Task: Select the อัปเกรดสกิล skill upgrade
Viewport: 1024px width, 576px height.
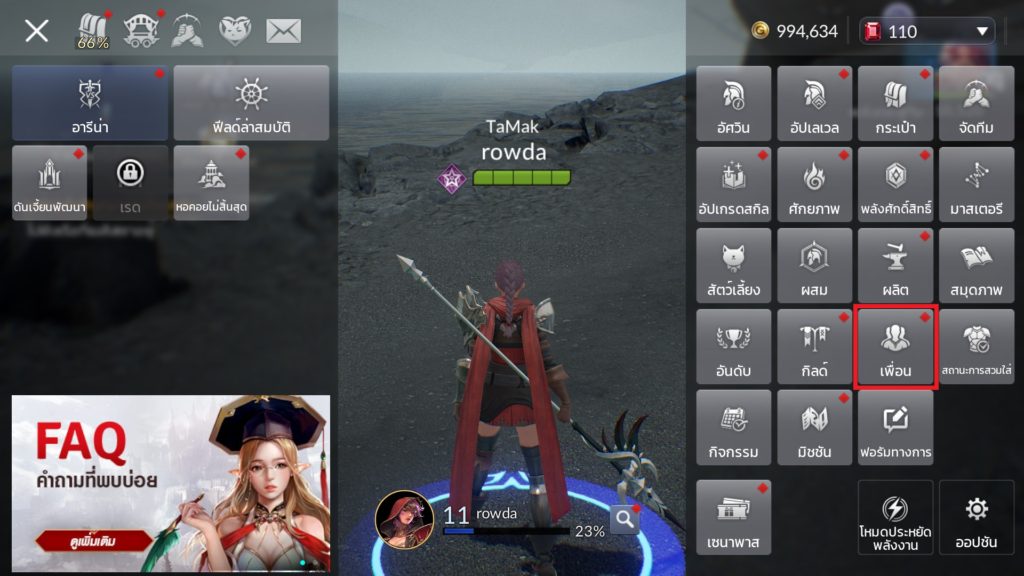Action: 733,184
